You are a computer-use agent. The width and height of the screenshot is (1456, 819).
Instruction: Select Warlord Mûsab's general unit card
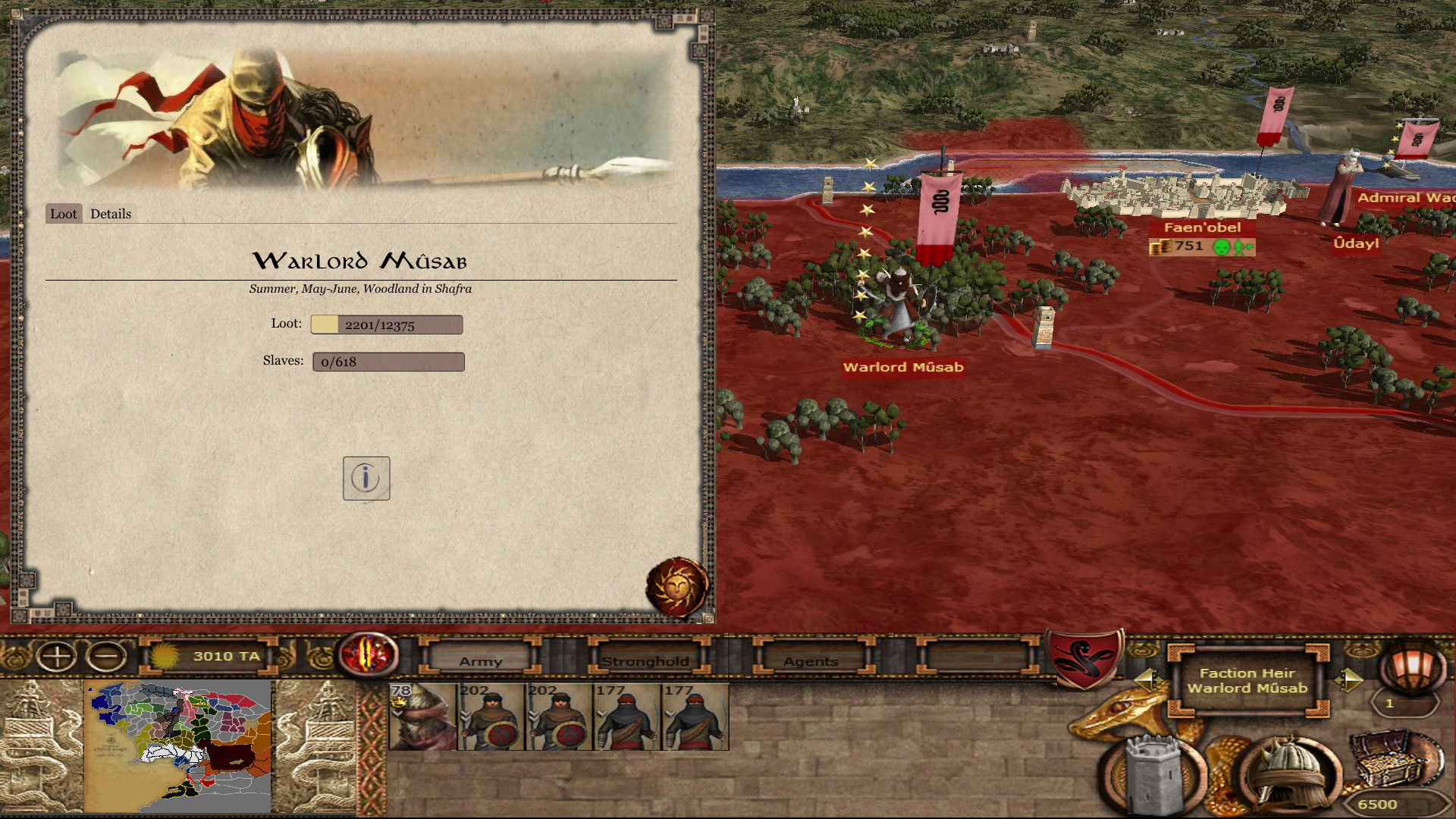coord(422,717)
